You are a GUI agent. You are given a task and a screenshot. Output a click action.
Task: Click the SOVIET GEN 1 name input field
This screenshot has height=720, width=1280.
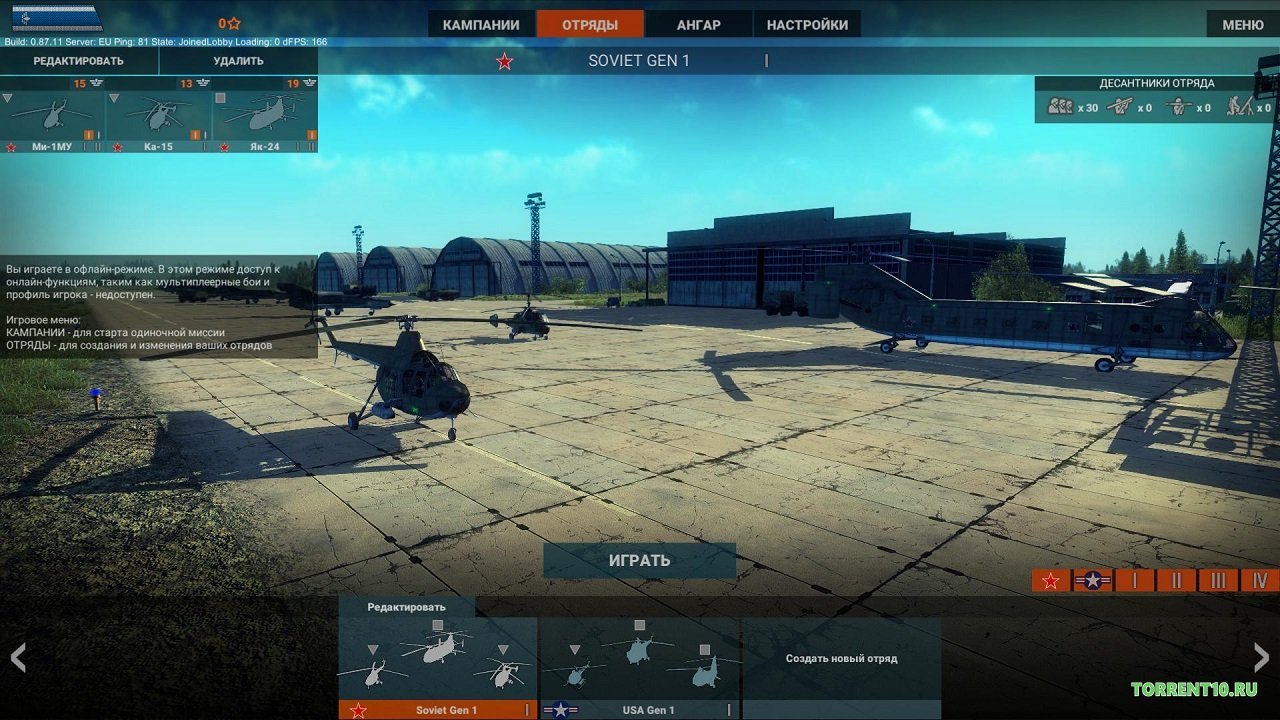640,59
